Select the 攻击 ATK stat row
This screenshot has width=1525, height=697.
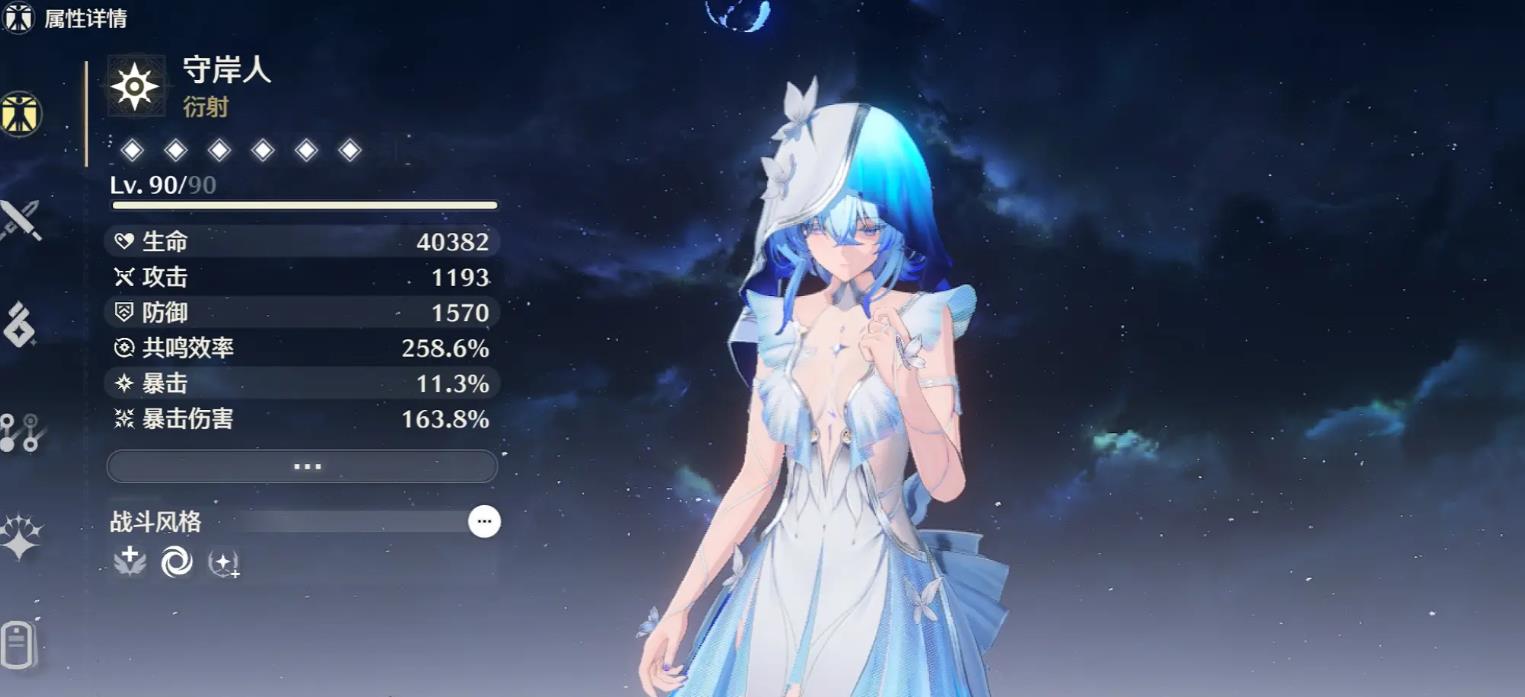[302, 277]
